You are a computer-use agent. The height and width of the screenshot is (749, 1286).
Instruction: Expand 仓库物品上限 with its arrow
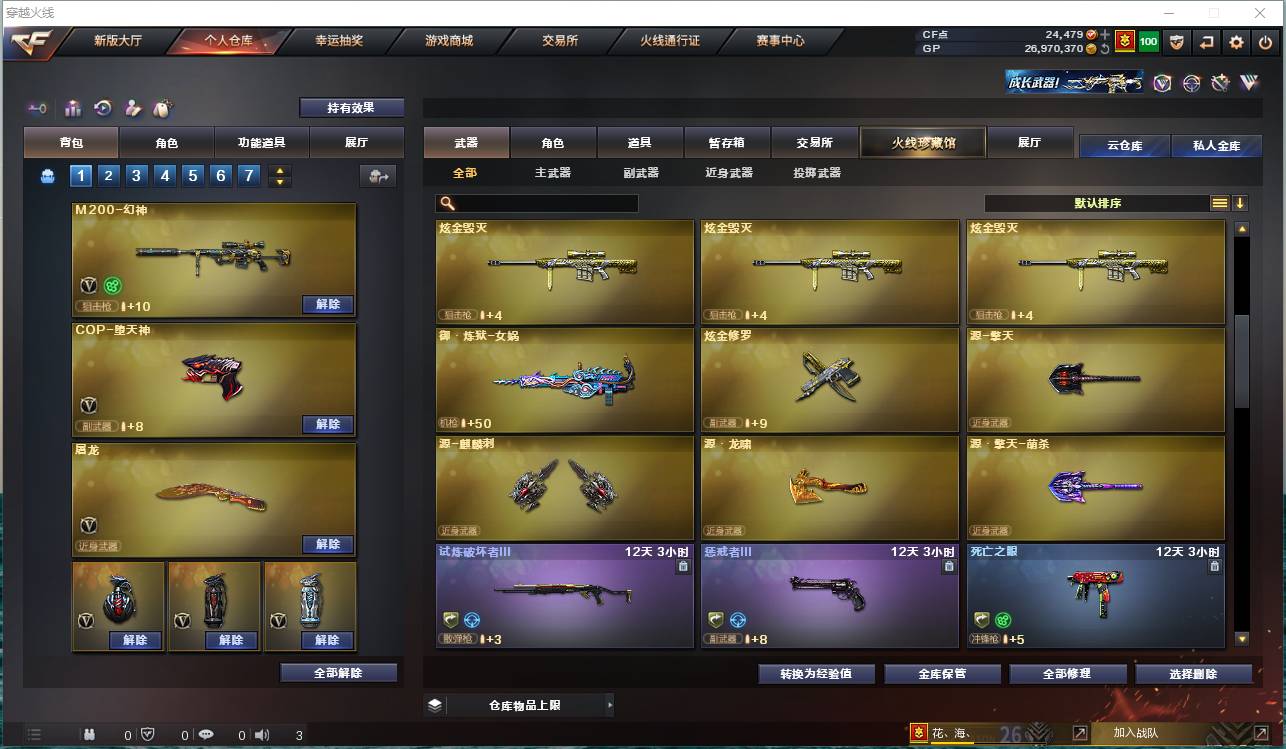[609, 704]
